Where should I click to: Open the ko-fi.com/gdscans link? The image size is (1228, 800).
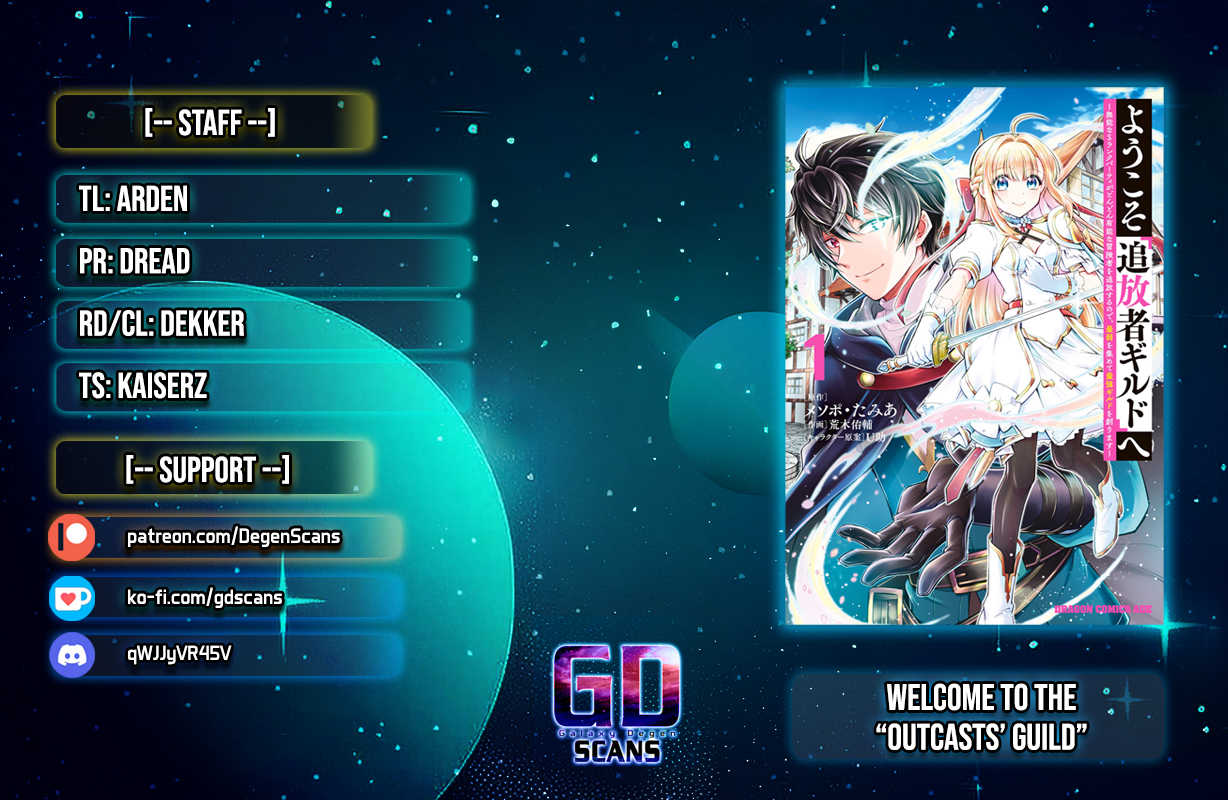(204, 598)
